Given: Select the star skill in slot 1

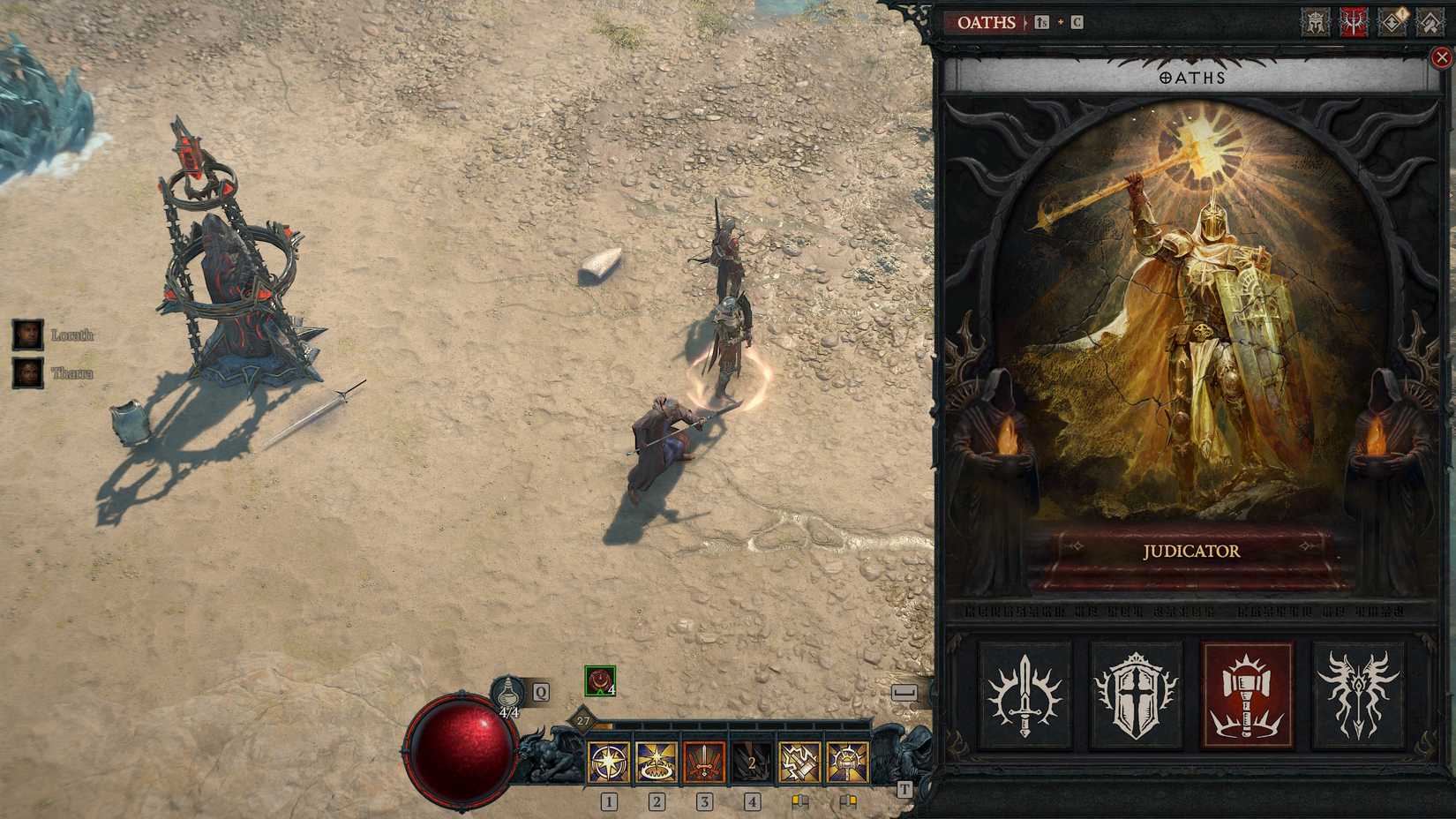Looking at the screenshot, I should point(609,762).
